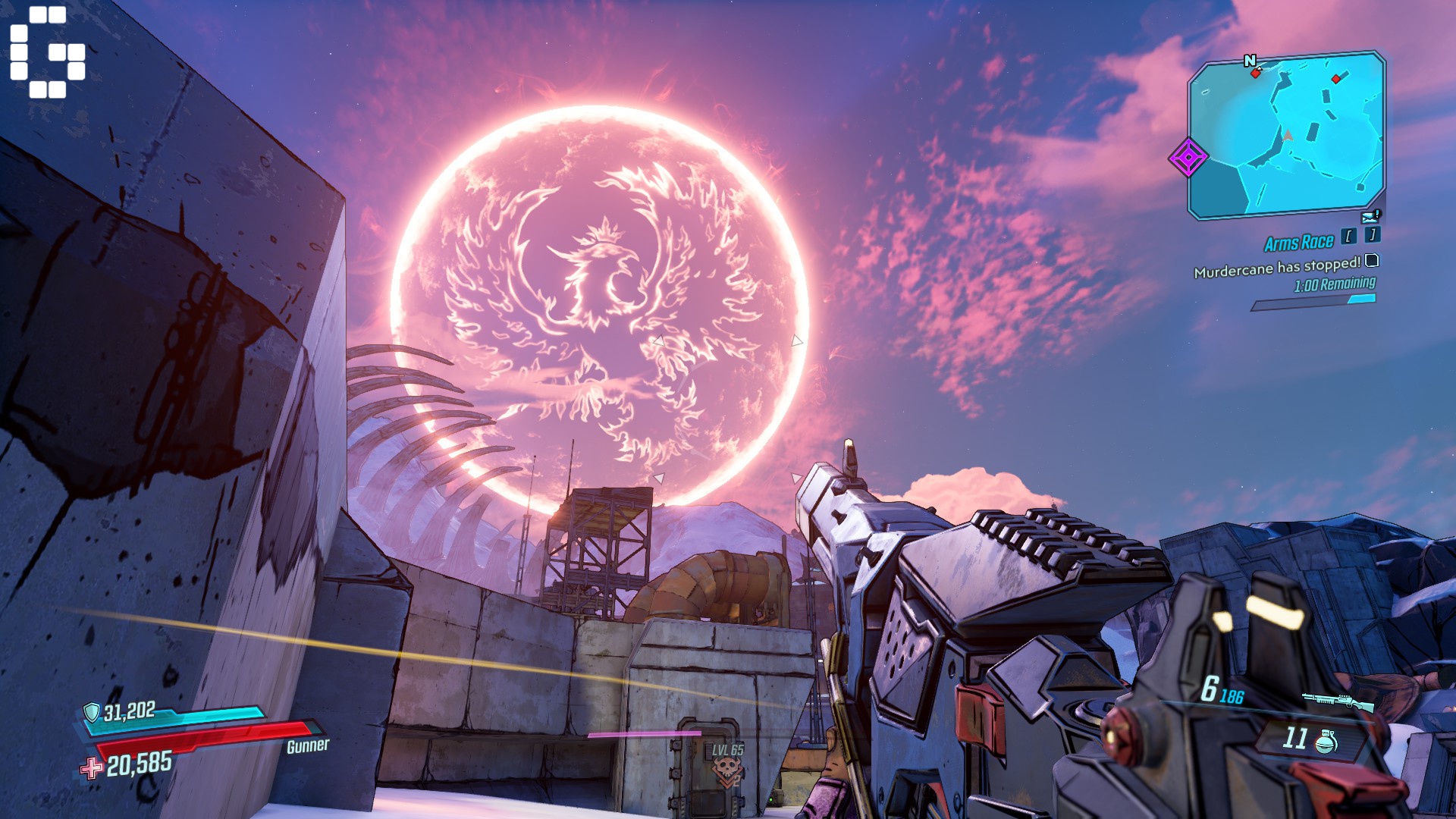Select the Arms Race mission label
The image size is (1456, 819).
(1298, 241)
